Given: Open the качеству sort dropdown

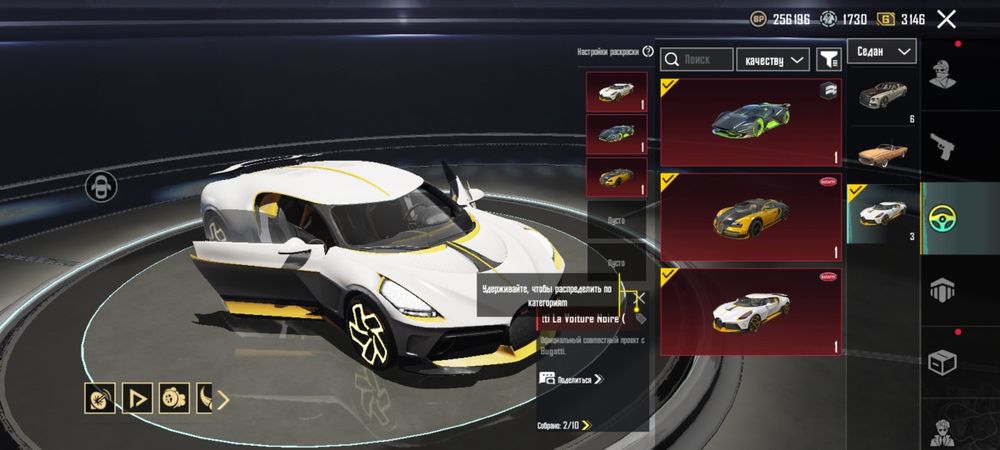Looking at the screenshot, I should pyautogui.click(x=774, y=60).
